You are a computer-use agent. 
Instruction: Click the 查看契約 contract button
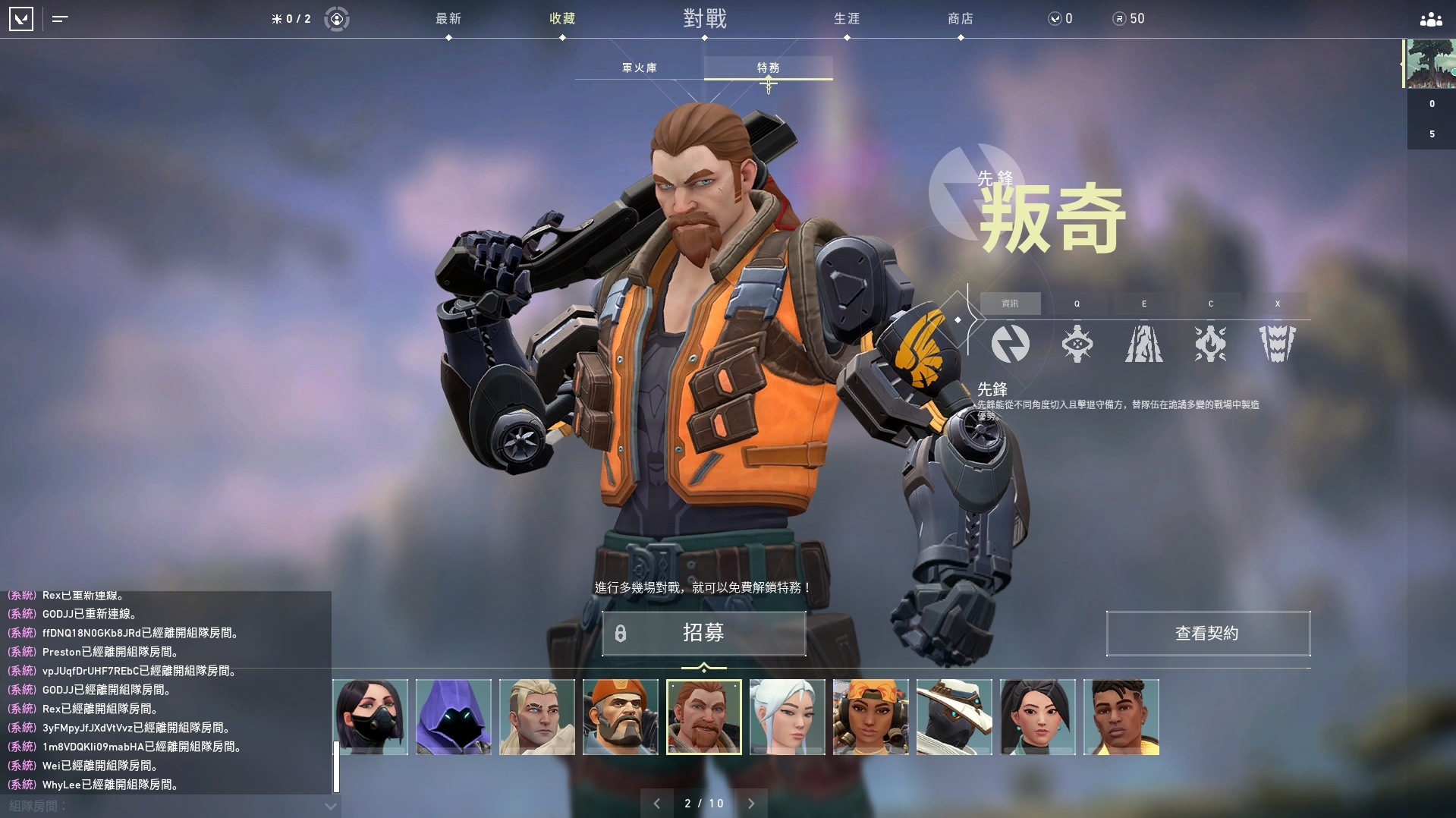[x=1207, y=634]
